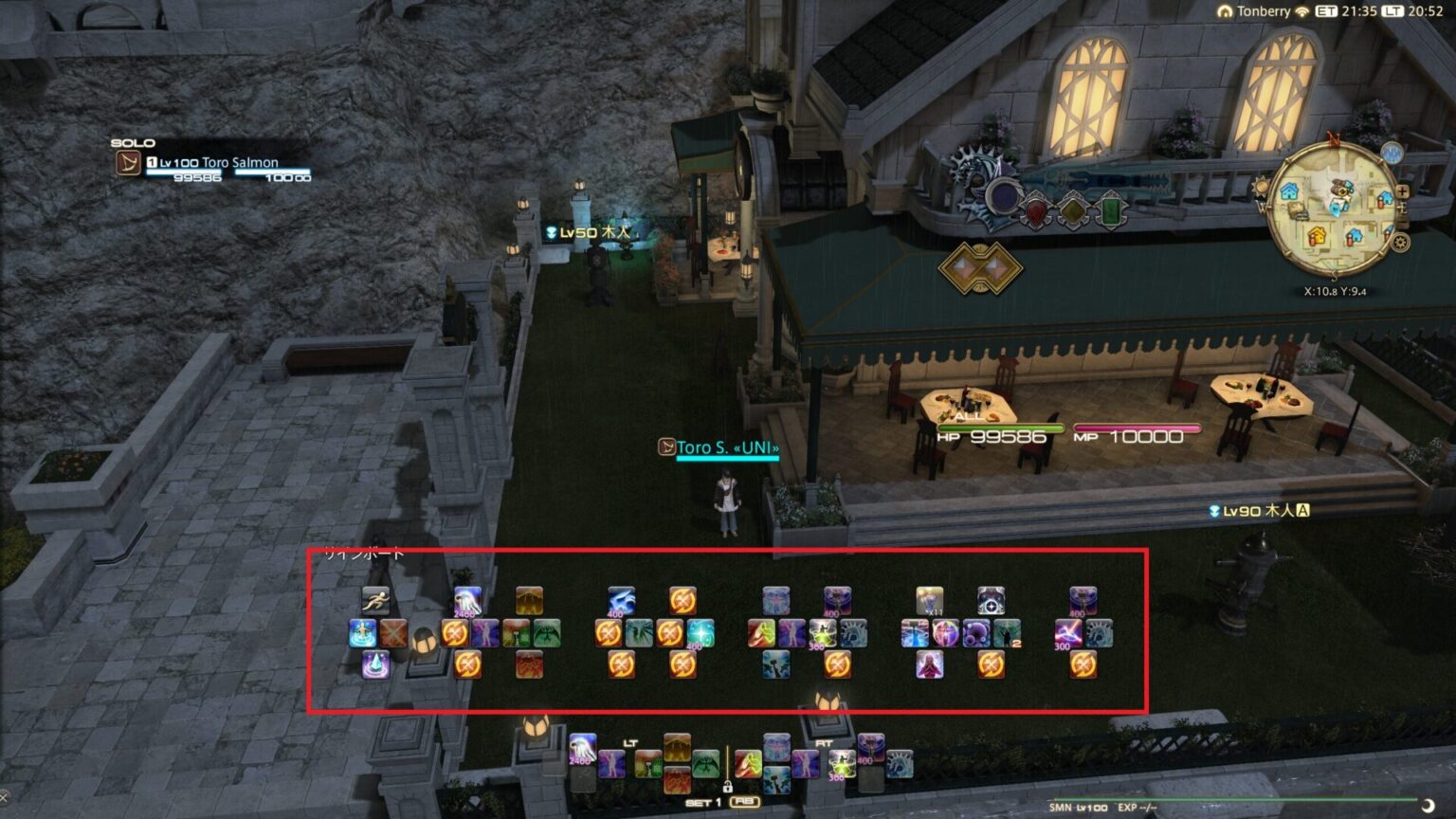Zoom in the minimap with the plus button
This screenshot has height=819, width=1456.
pyautogui.click(x=1402, y=191)
